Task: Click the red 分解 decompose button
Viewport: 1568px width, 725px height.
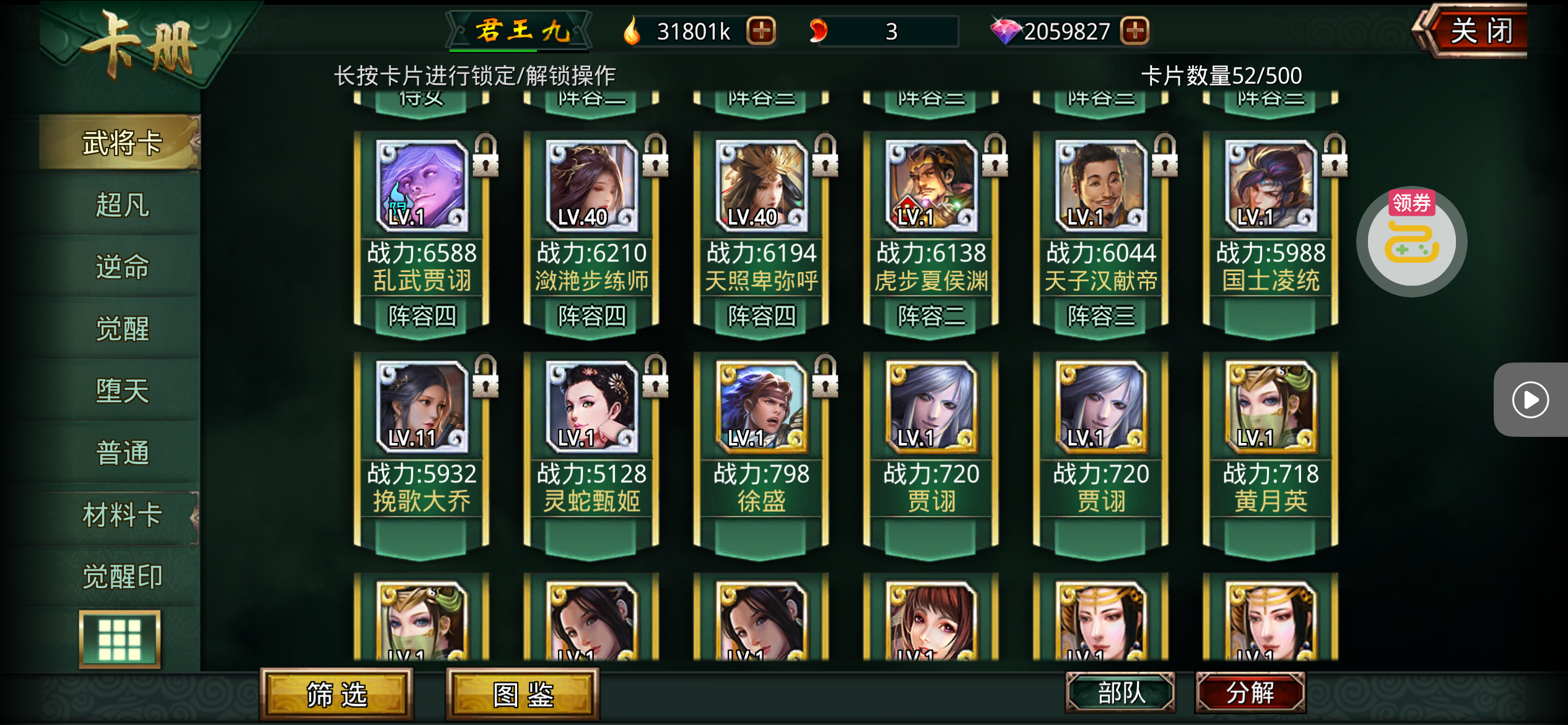Action: point(1250,692)
